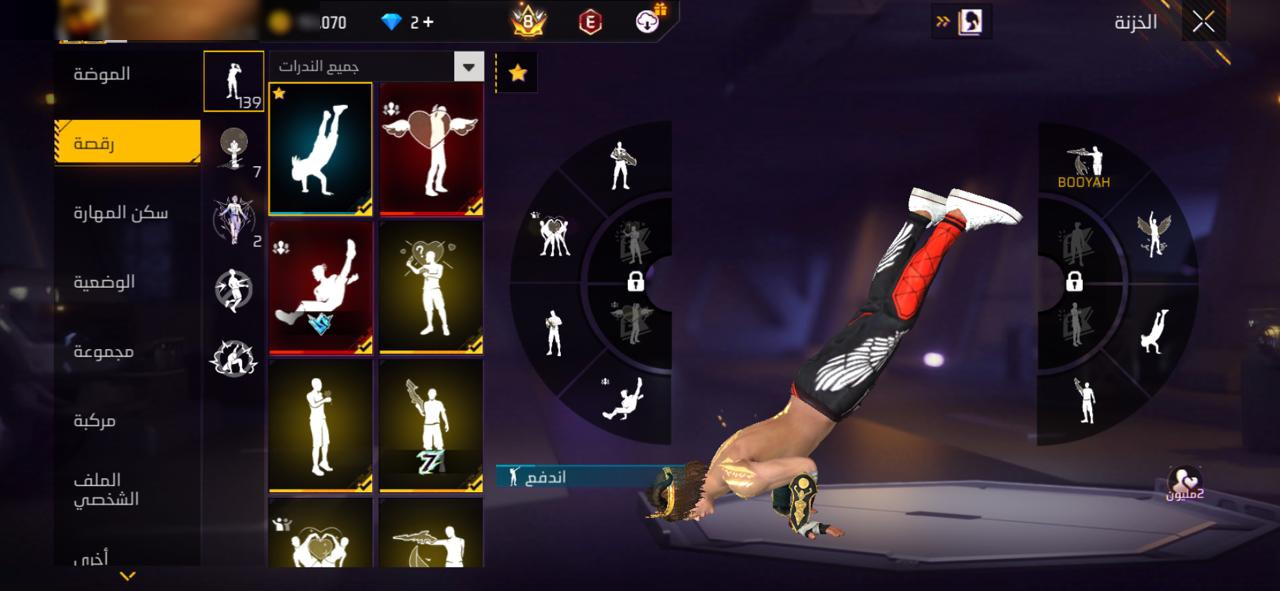Image resolution: width=1280 pixels, height=591 pixels.
Task: Click the red hexagon E badge
Action: [591, 21]
